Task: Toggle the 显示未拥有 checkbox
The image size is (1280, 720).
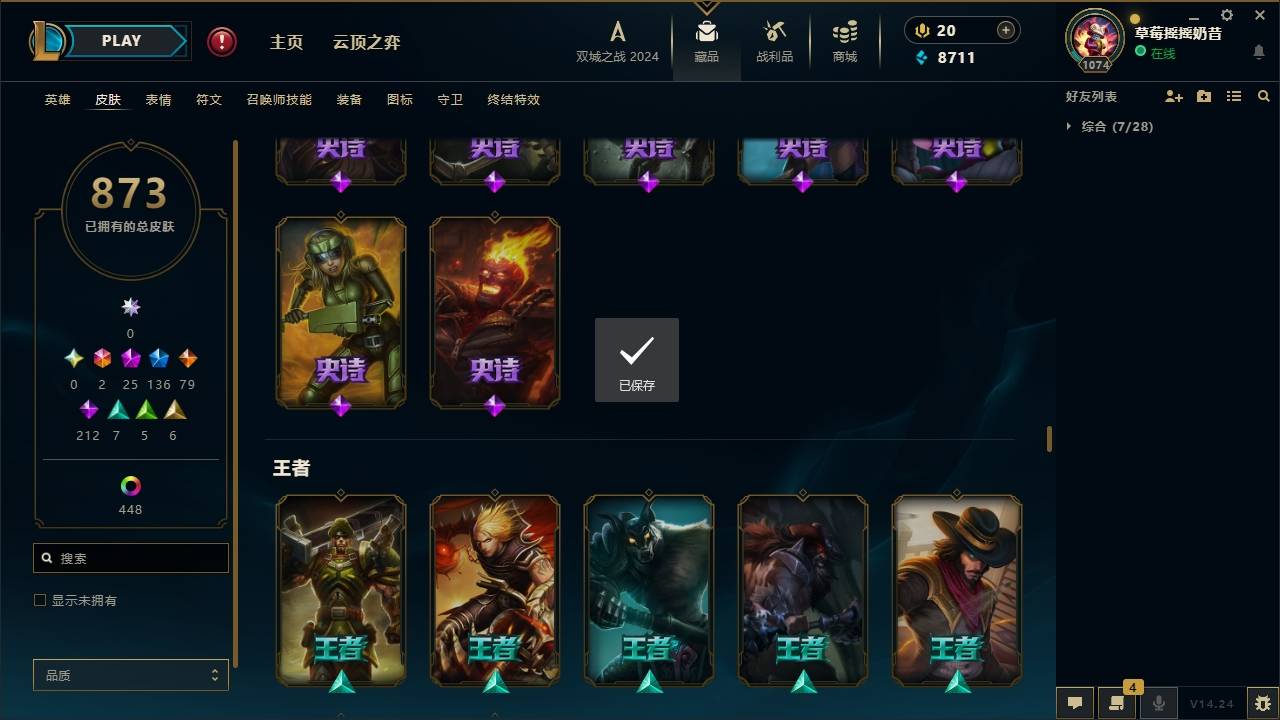Action: [39, 600]
